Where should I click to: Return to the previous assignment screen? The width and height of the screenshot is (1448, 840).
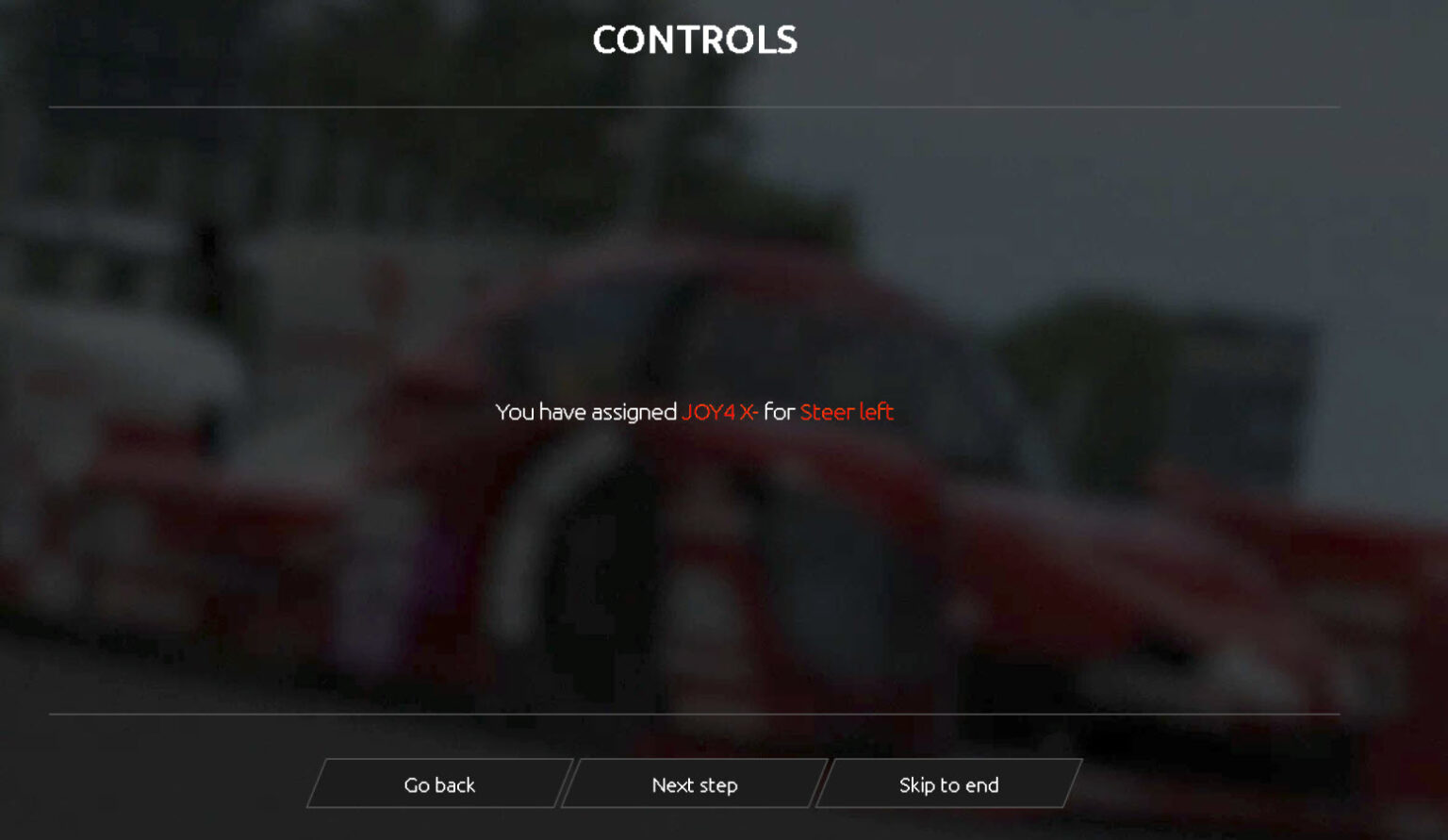pyautogui.click(x=439, y=784)
